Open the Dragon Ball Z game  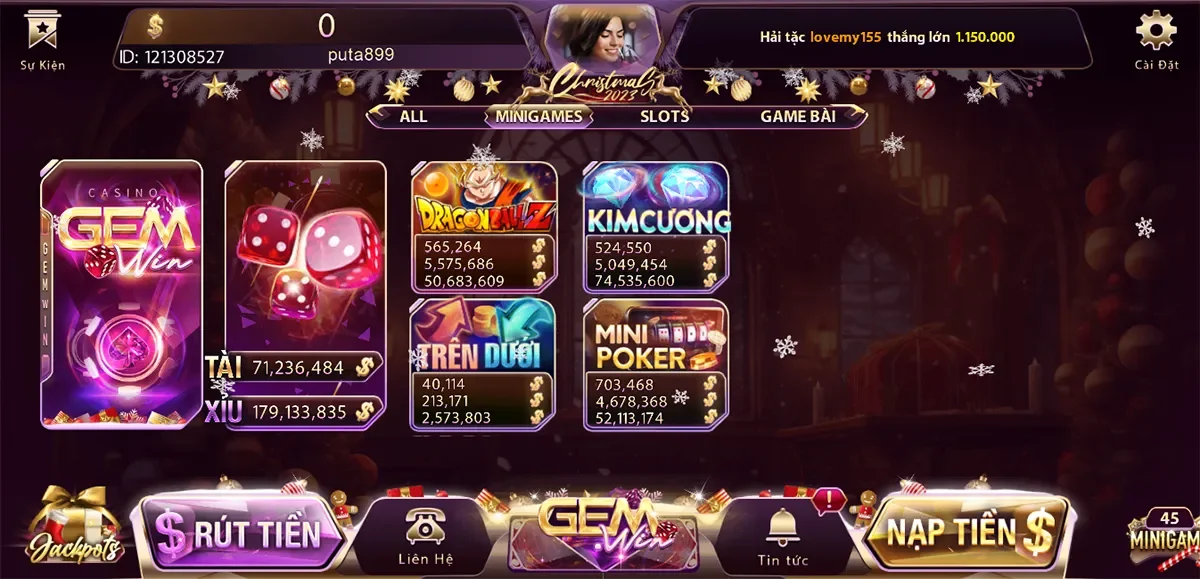pyautogui.click(x=484, y=226)
